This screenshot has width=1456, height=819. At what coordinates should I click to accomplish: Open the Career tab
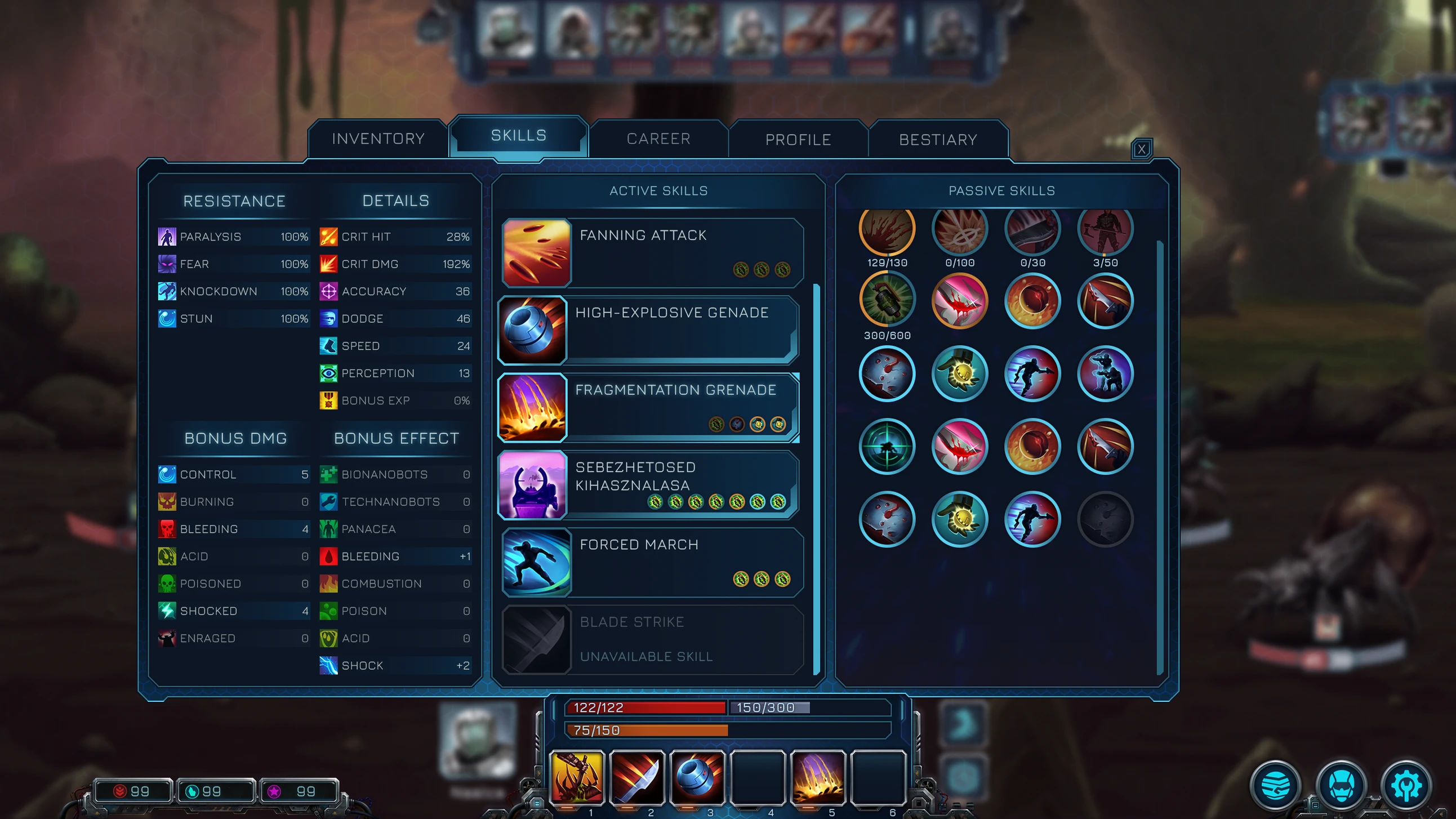point(658,139)
